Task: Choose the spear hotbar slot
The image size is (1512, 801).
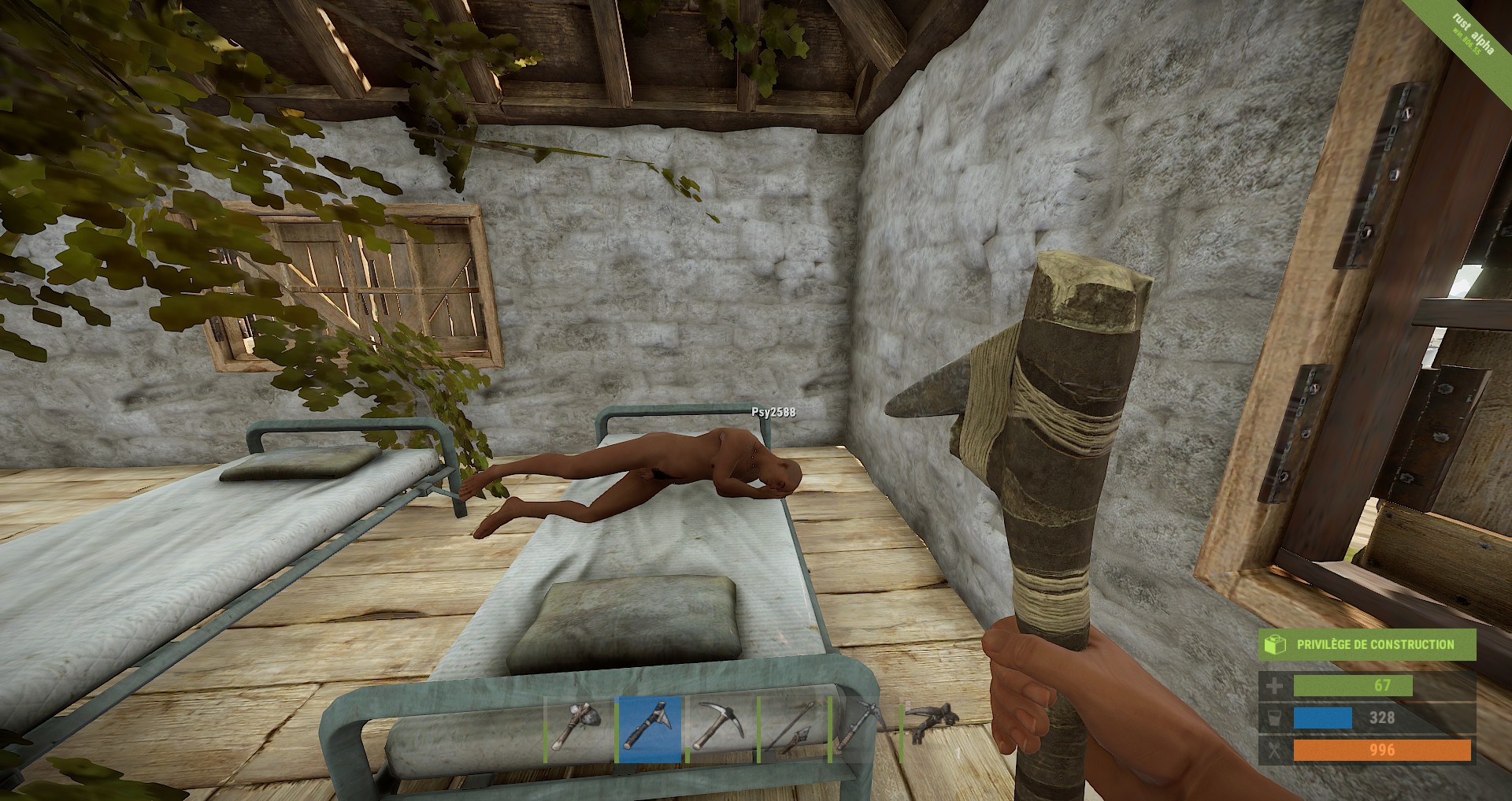Action: (x=791, y=729)
